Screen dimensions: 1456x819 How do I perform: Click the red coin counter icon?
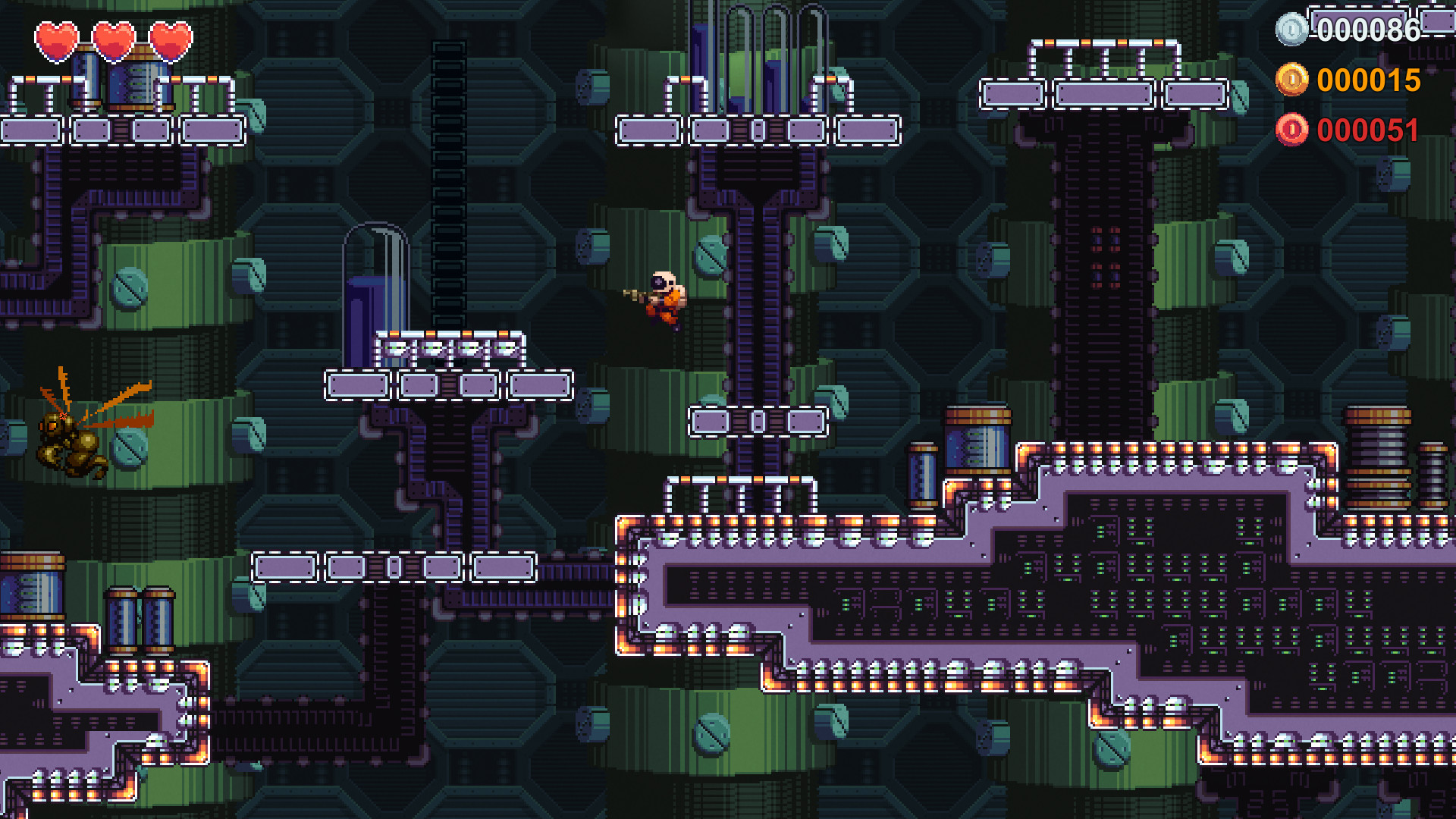point(1296,129)
